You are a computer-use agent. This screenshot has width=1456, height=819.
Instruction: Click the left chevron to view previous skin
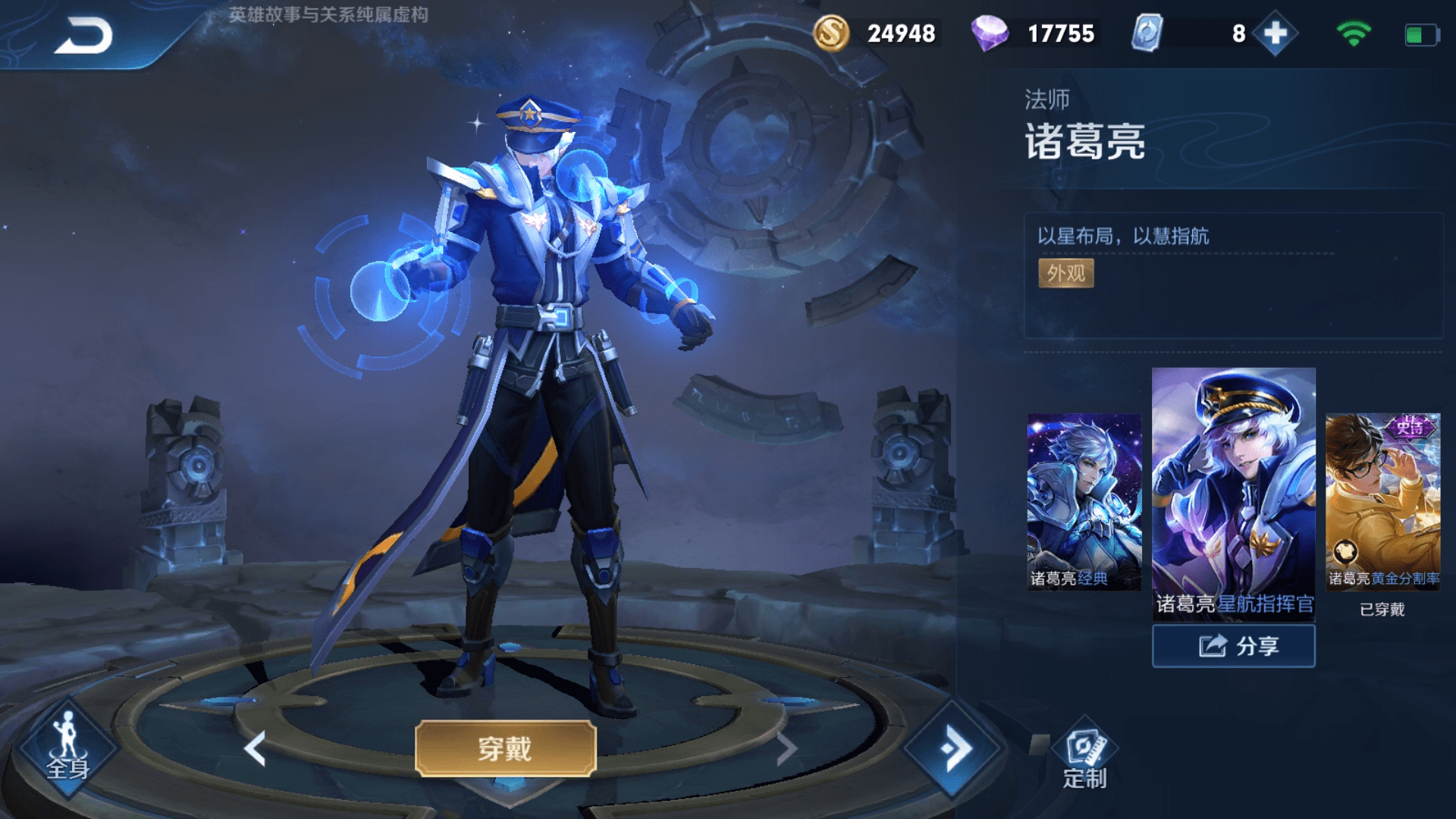coord(253,747)
